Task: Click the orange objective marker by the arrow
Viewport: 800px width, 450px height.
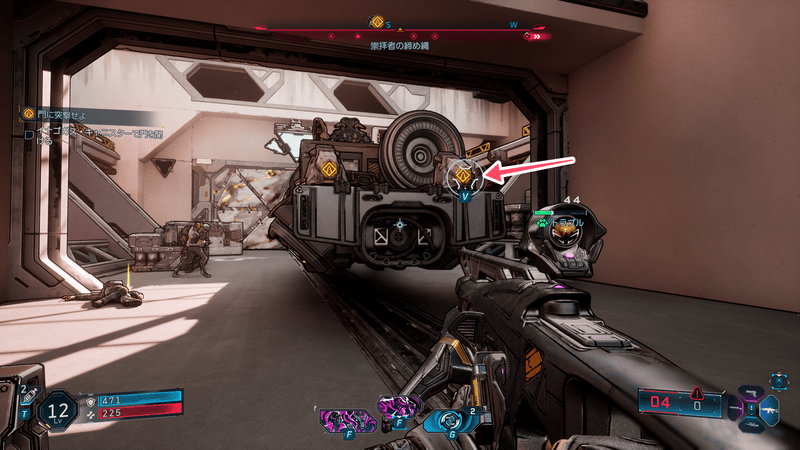Action: point(463,177)
